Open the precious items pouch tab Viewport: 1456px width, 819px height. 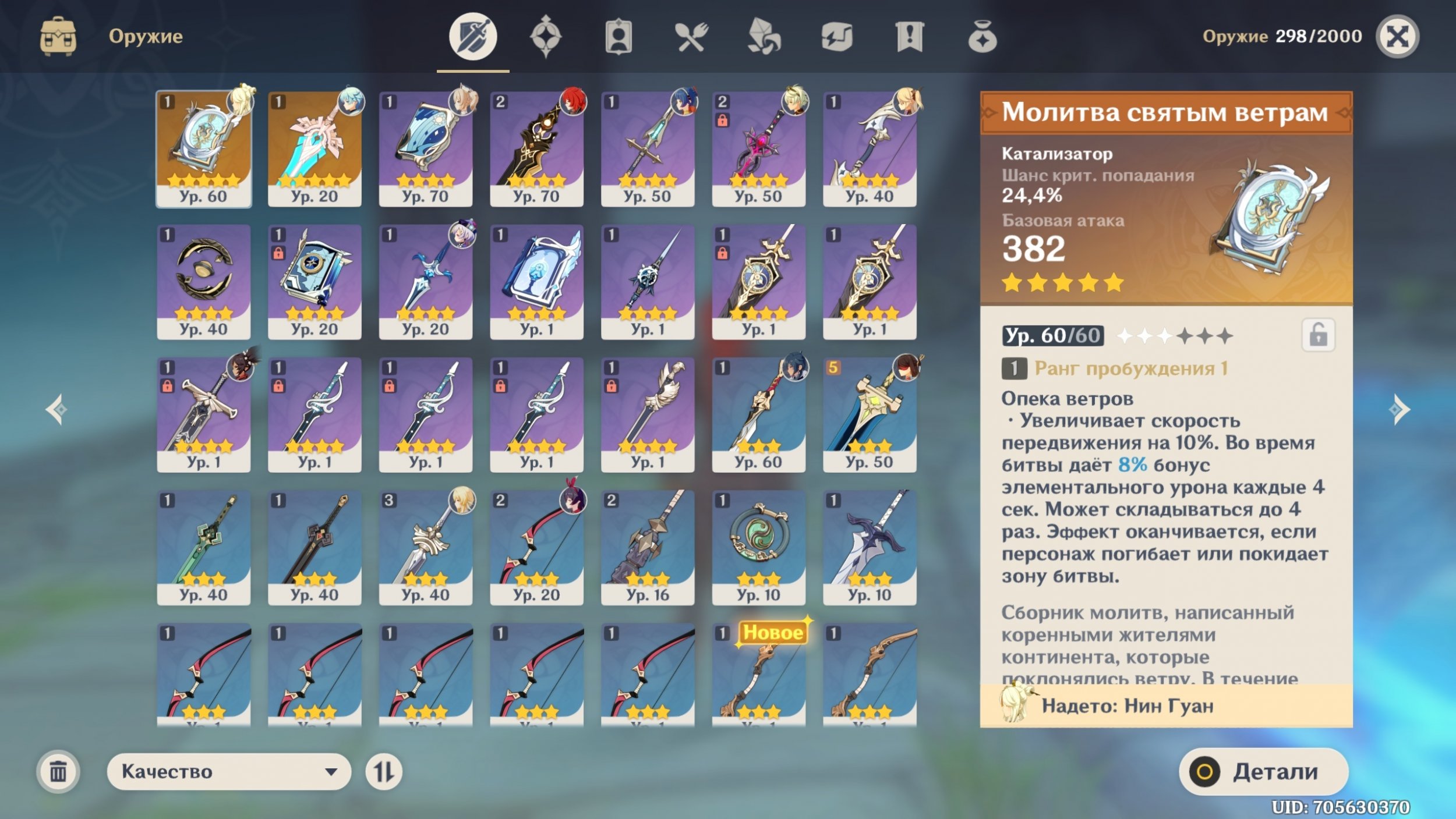(982, 37)
